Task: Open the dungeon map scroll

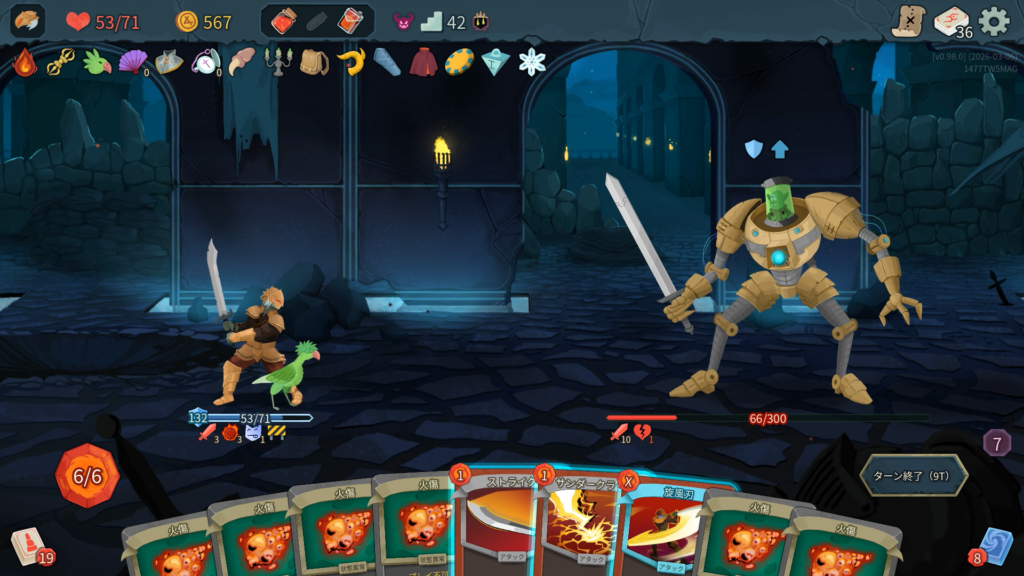Action: pyautogui.click(x=908, y=21)
